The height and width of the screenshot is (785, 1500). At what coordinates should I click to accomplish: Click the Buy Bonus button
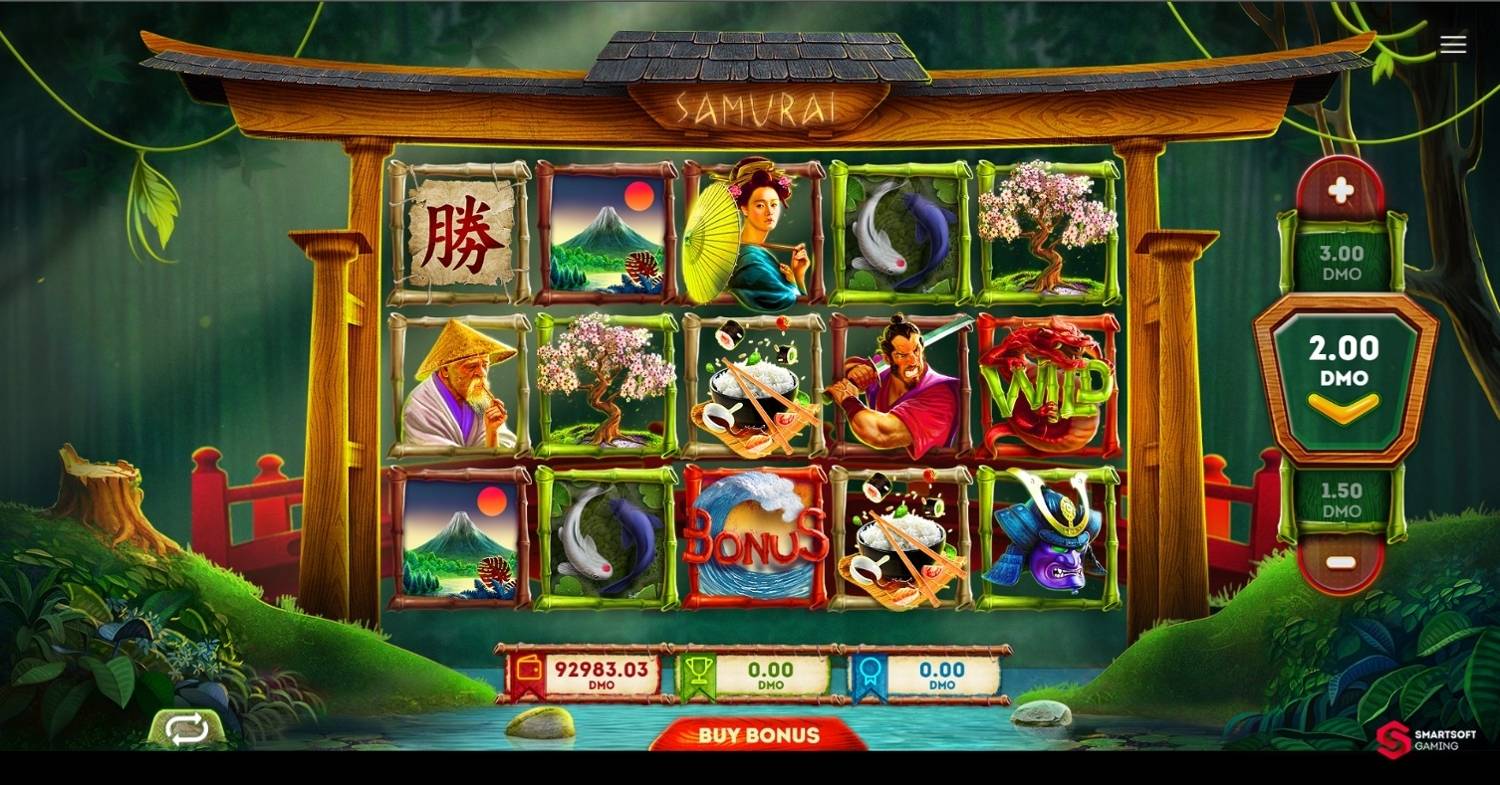point(759,735)
